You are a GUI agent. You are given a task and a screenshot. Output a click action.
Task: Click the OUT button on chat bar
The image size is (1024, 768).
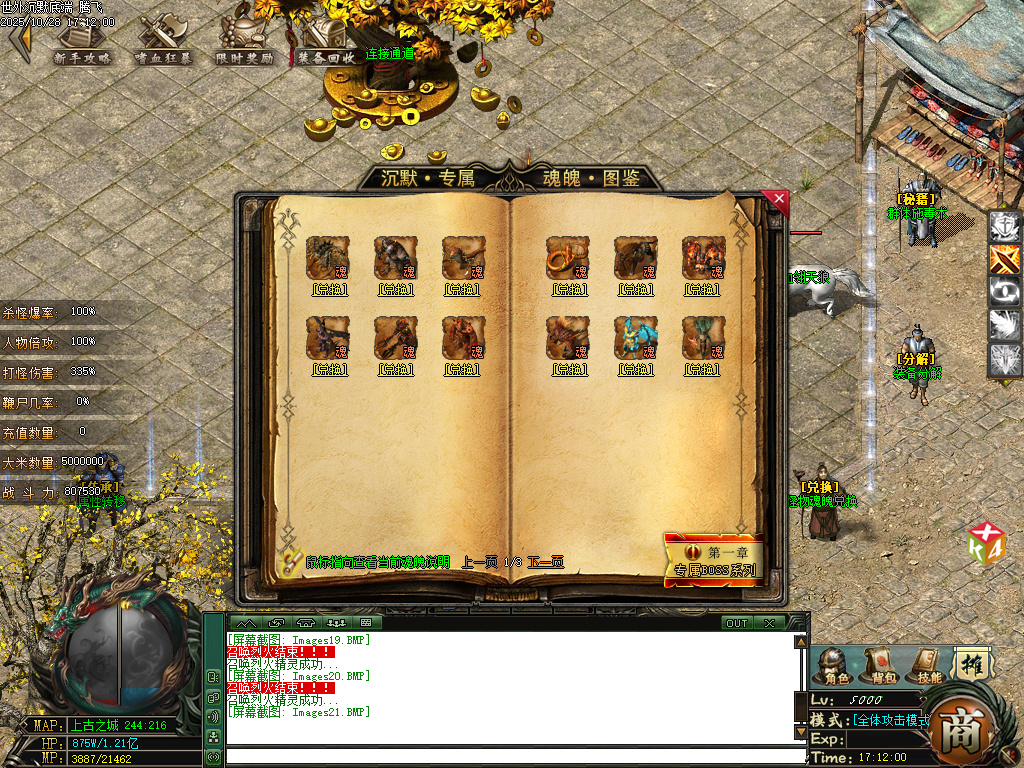pyautogui.click(x=737, y=623)
